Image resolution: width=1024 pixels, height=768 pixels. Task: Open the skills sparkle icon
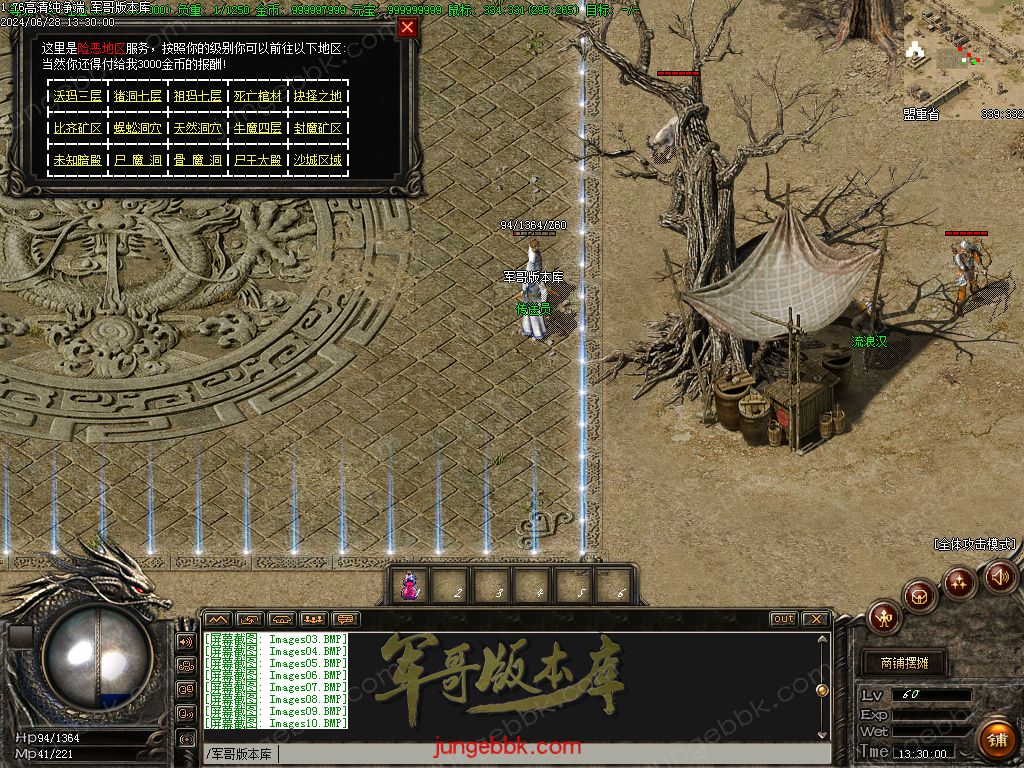click(960, 582)
